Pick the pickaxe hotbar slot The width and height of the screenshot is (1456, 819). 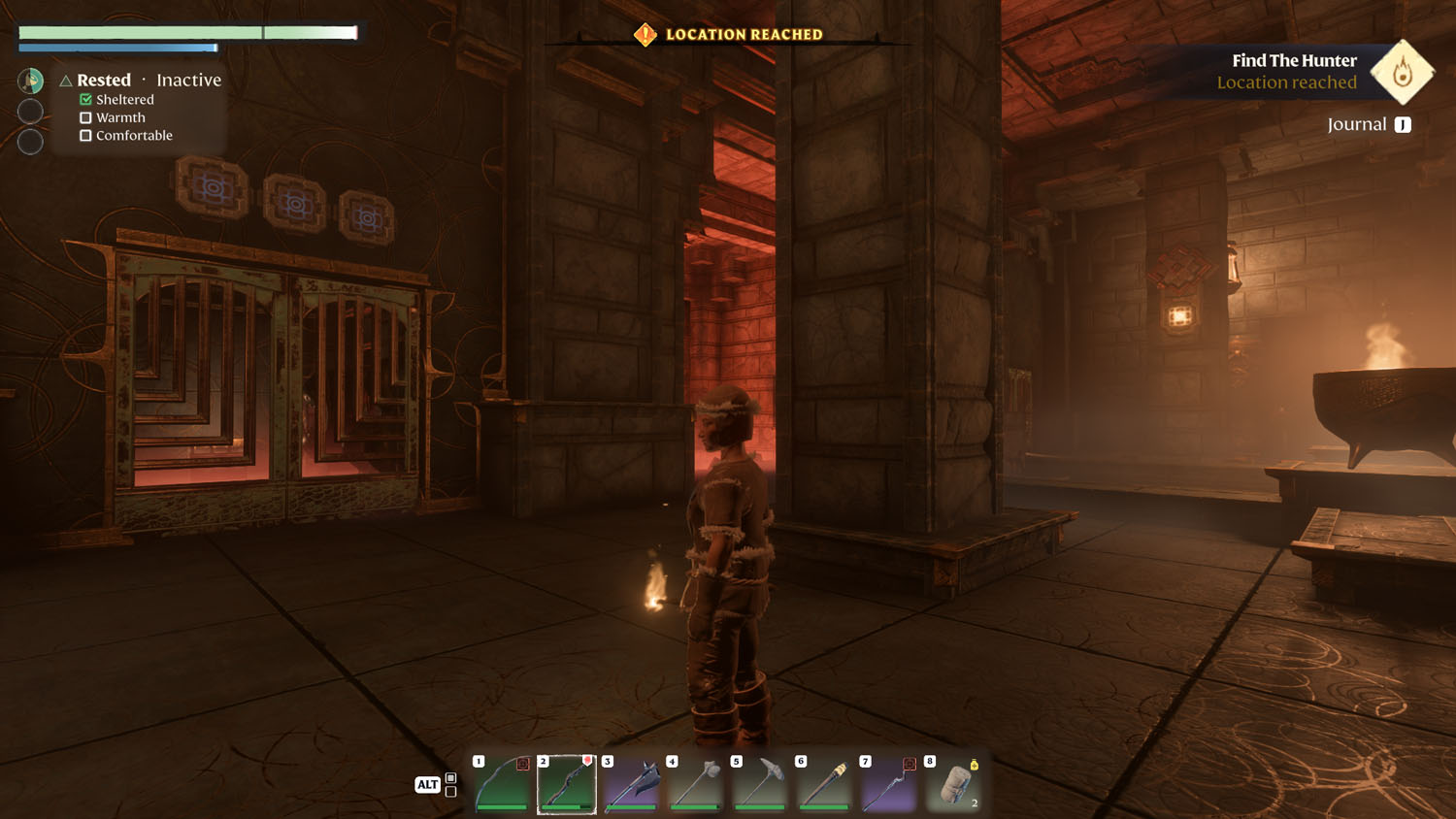tap(760, 784)
